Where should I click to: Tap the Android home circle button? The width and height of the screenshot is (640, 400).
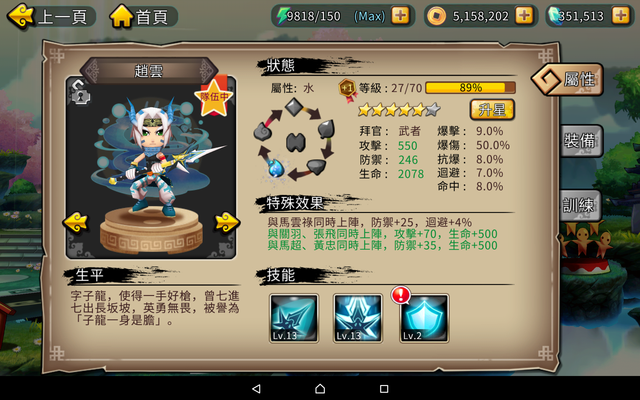coord(320,388)
